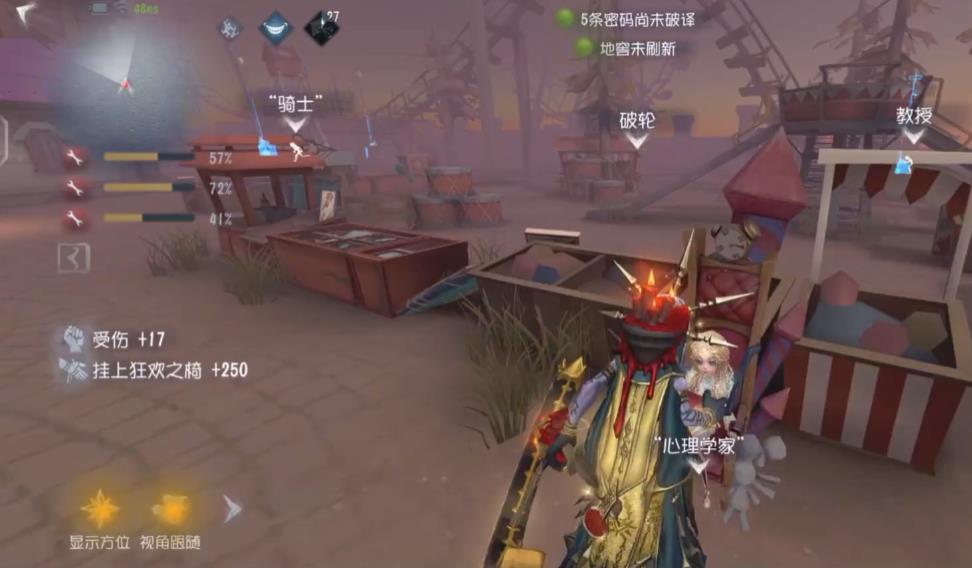Select the grinning smile ability icon

pos(275,28)
